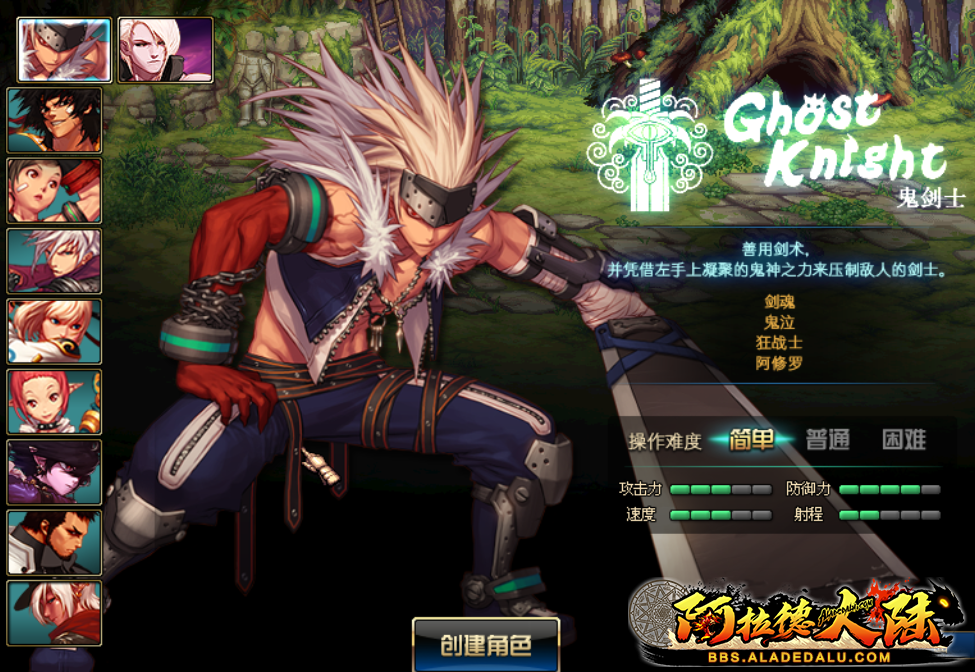Viewport: 975px width, 672px height.
Task: Select the blonde female gunner portrait
Action: point(55,331)
